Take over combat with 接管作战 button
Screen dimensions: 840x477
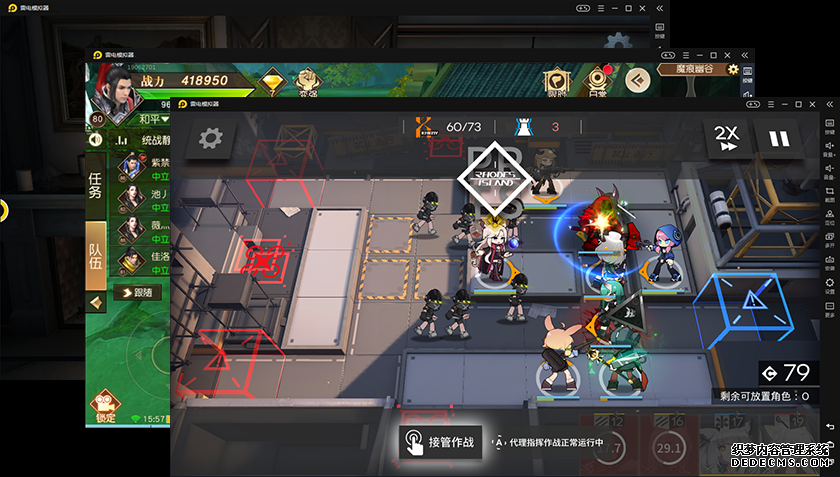coord(441,441)
